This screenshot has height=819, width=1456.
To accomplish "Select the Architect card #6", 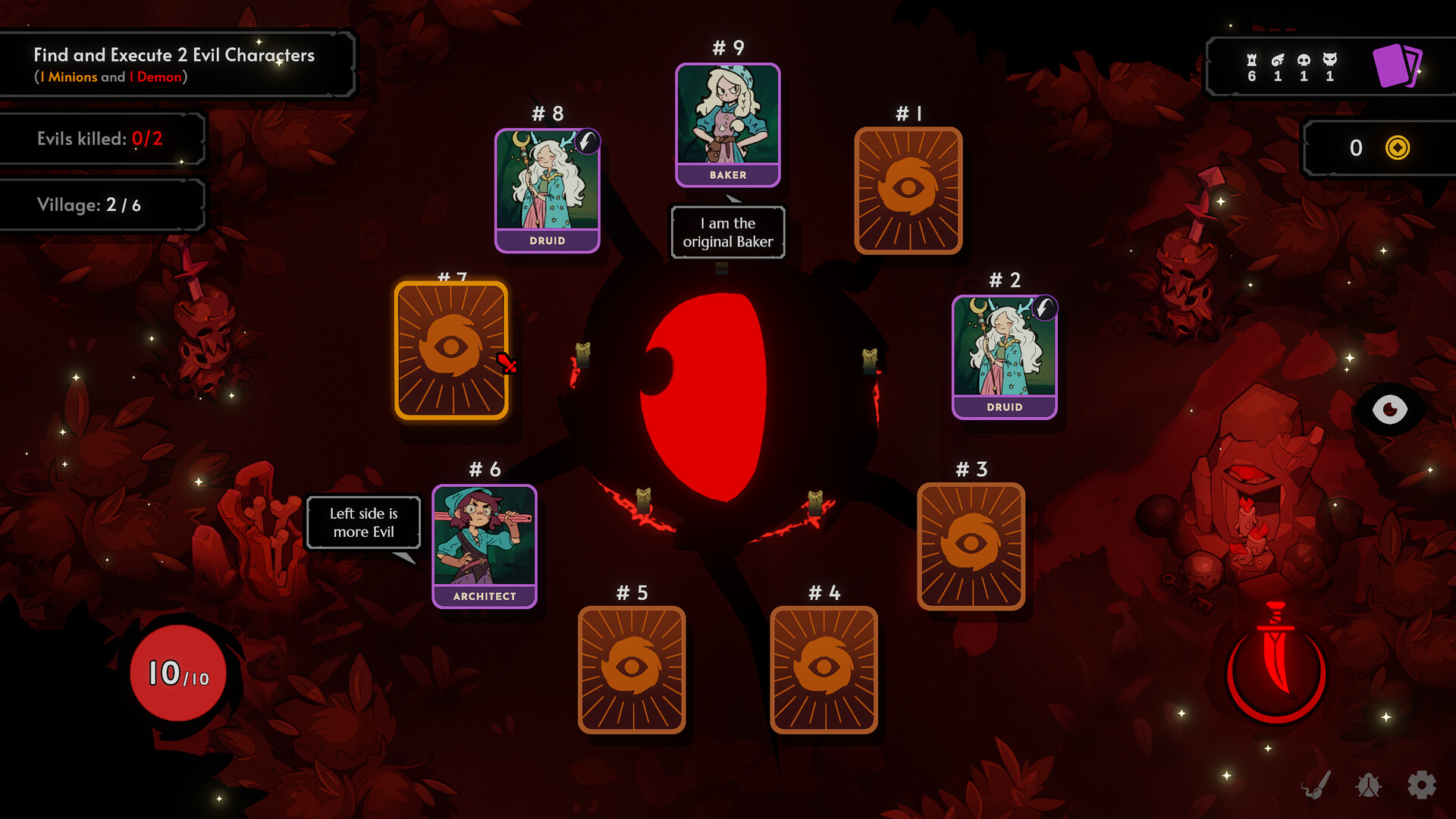I will tap(485, 544).
